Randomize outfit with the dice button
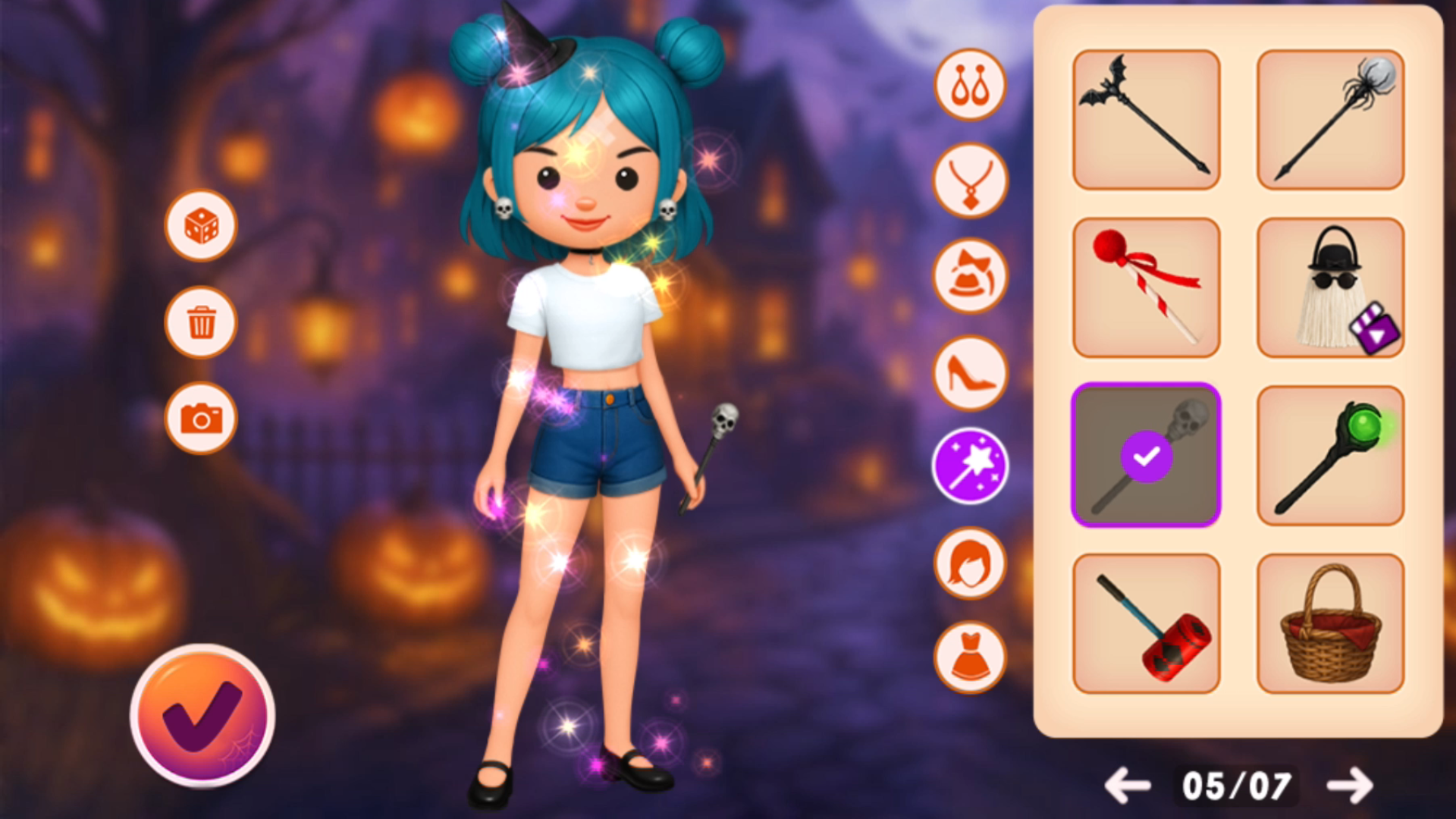Image resolution: width=1456 pixels, height=819 pixels. tap(201, 226)
